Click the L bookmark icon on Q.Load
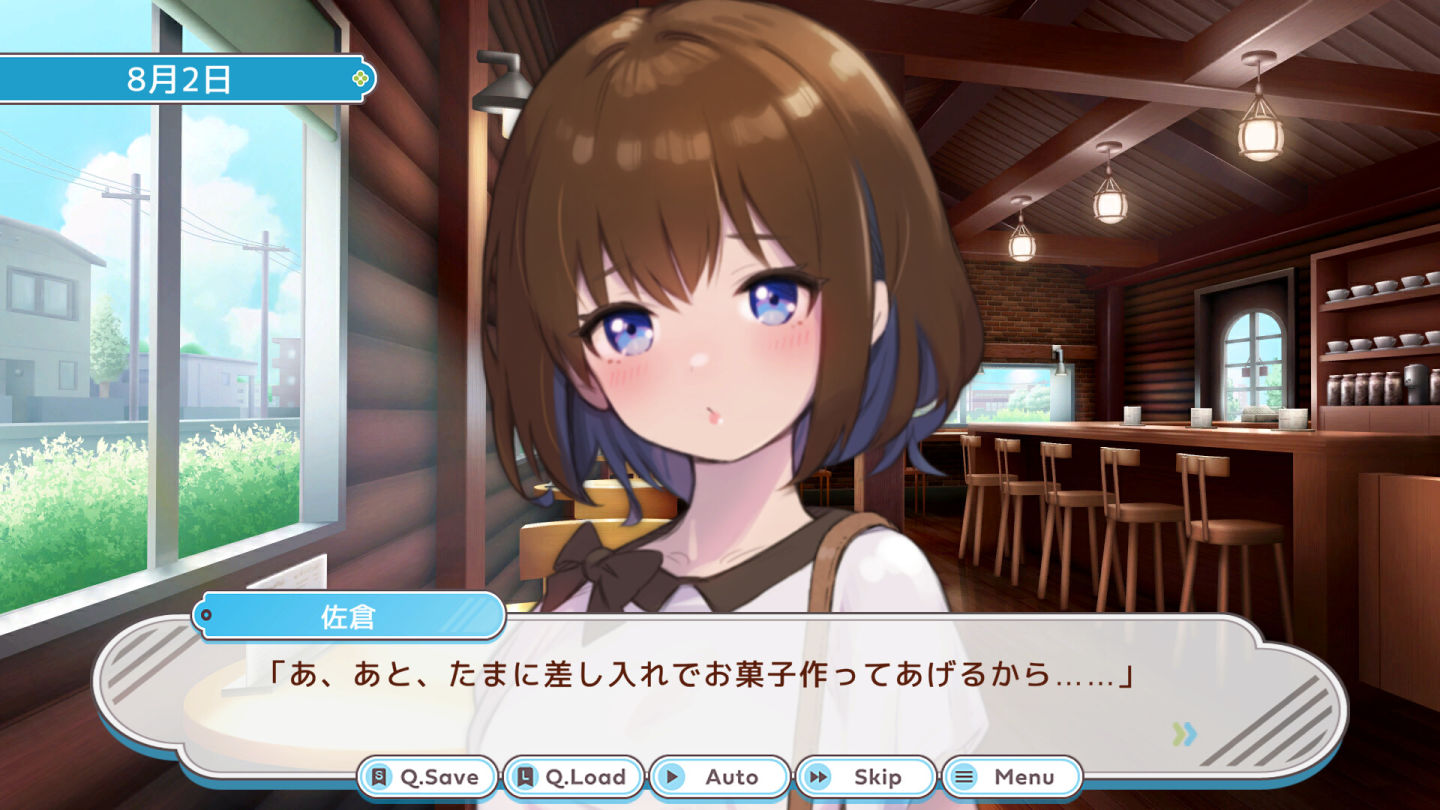This screenshot has height=810, width=1440. click(x=525, y=774)
